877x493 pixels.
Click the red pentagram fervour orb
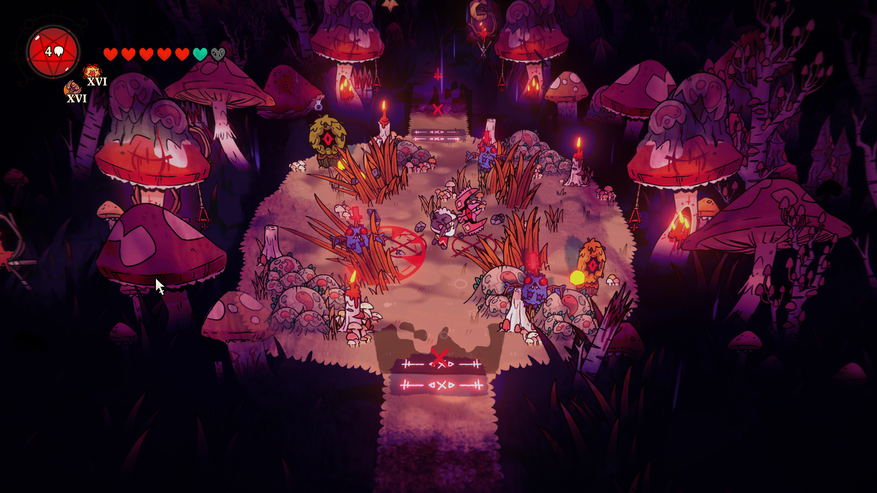pyautogui.click(x=52, y=52)
